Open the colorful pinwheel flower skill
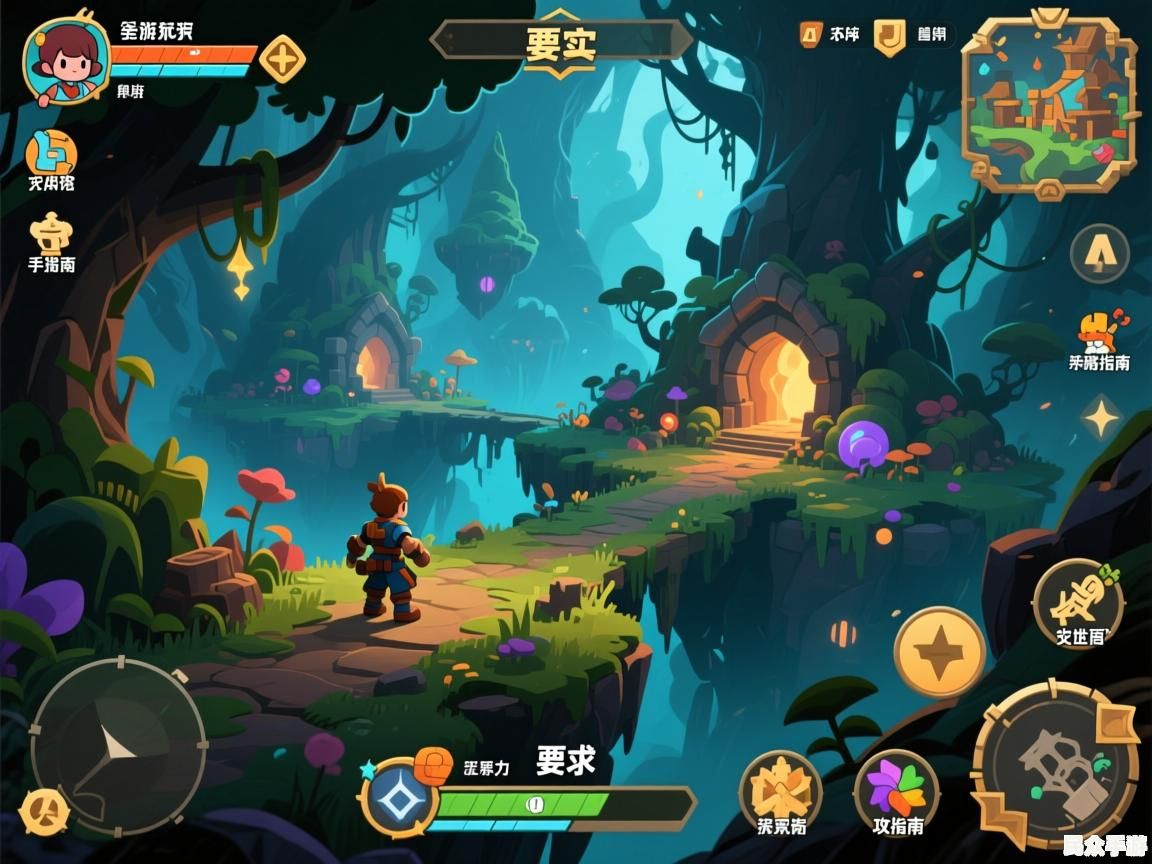 click(x=897, y=786)
